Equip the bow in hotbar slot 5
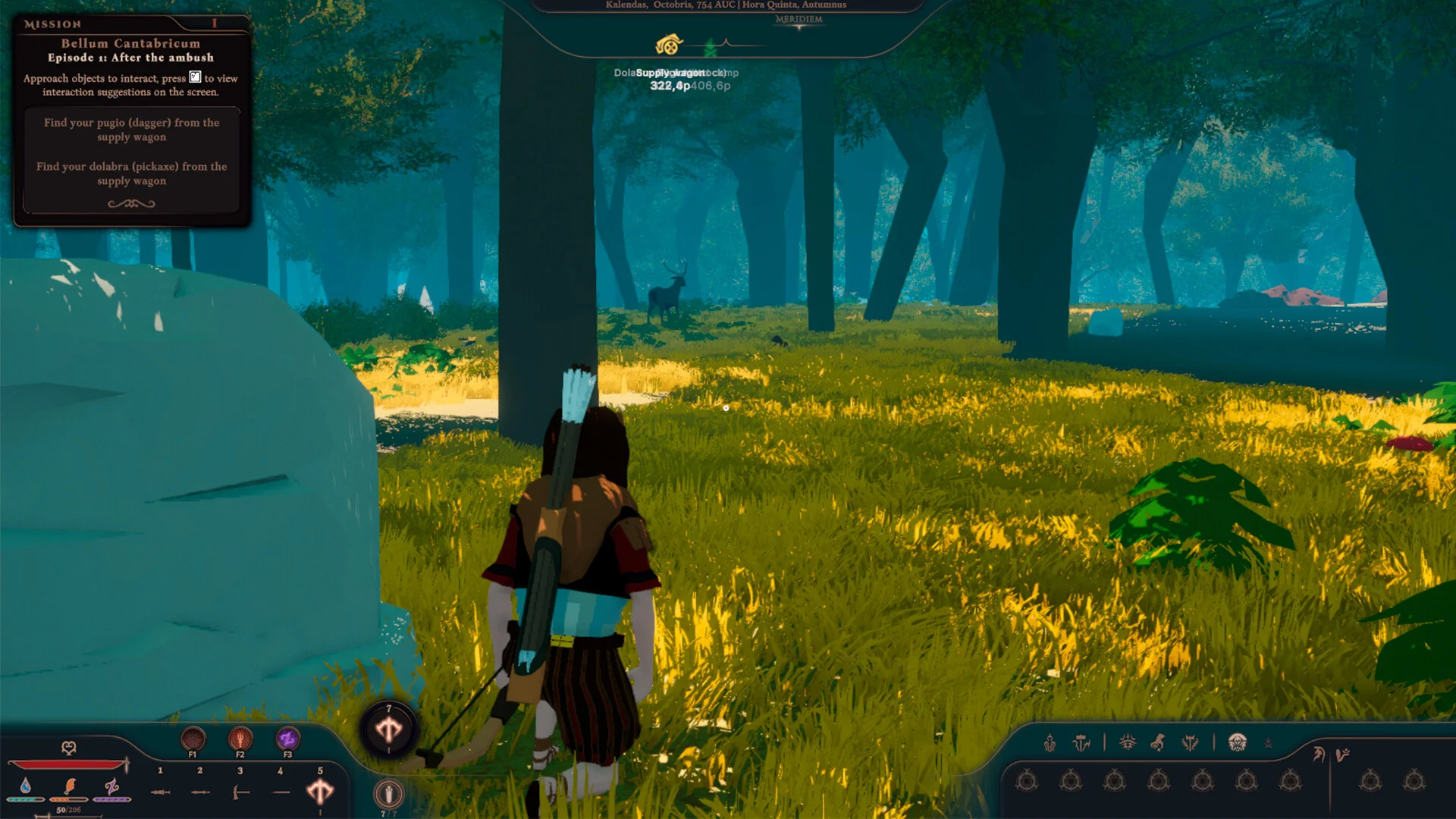The height and width of the screenshot is (819, 1456). pos(320,792)
